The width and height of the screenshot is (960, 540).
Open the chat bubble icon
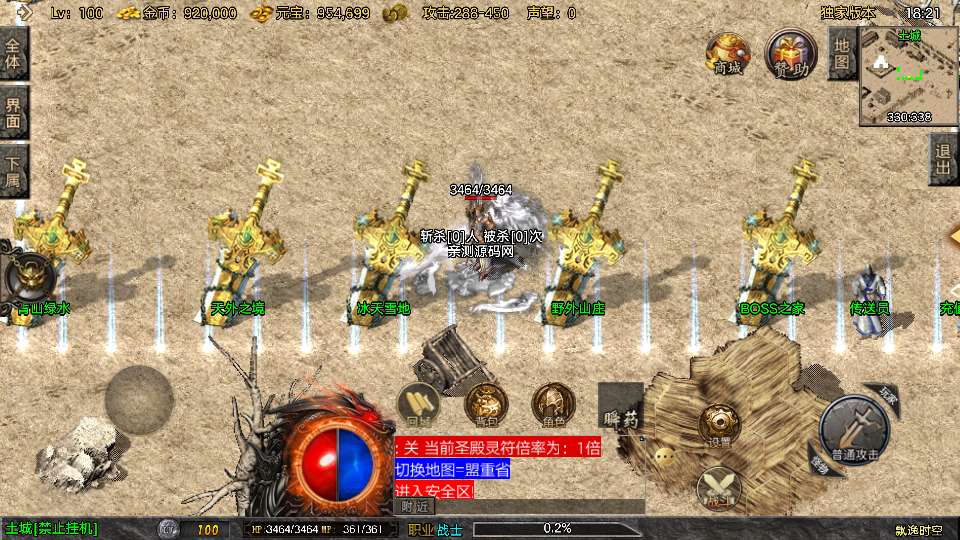(x=665, y=456)
